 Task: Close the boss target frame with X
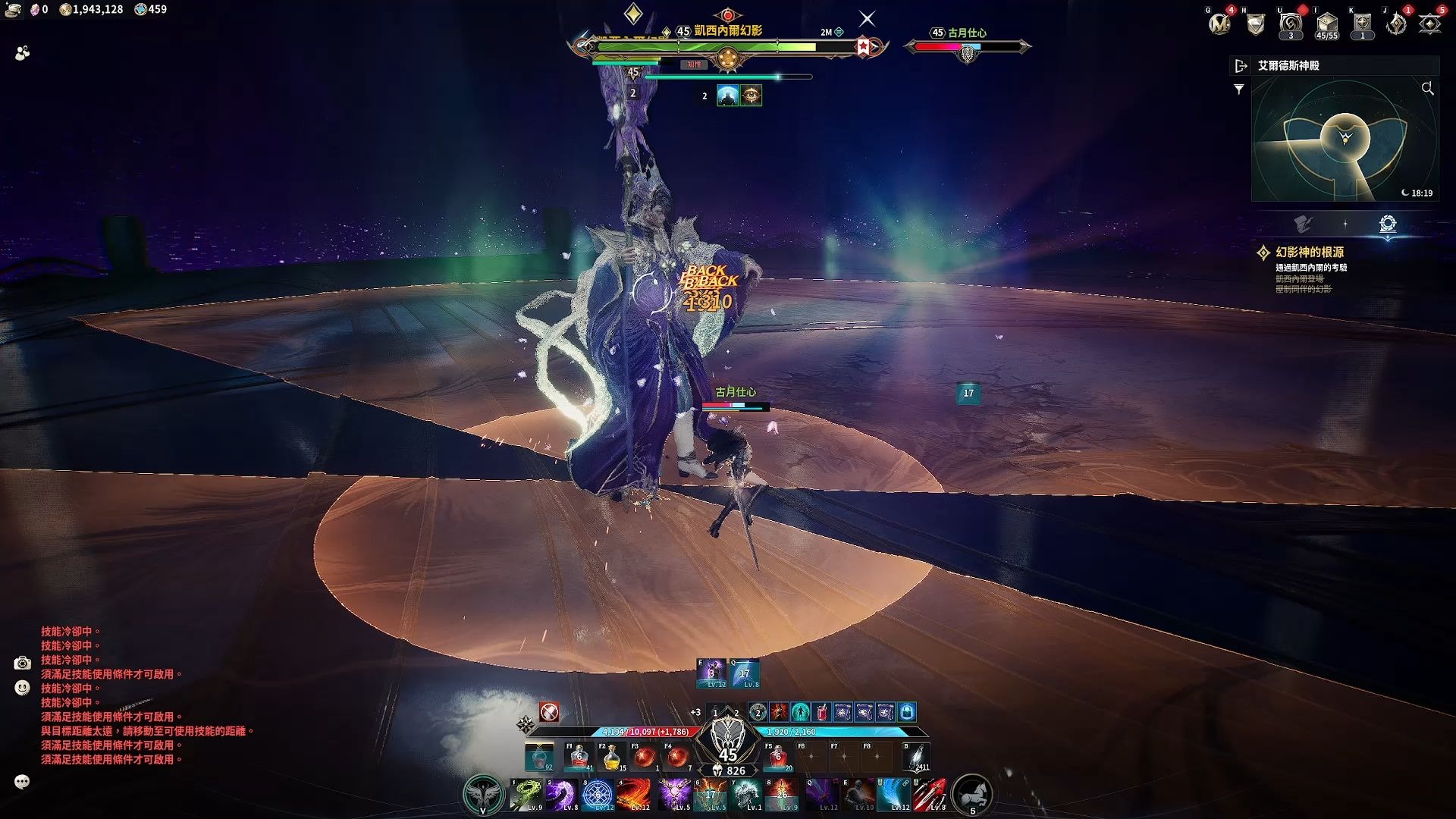point(867,19)
